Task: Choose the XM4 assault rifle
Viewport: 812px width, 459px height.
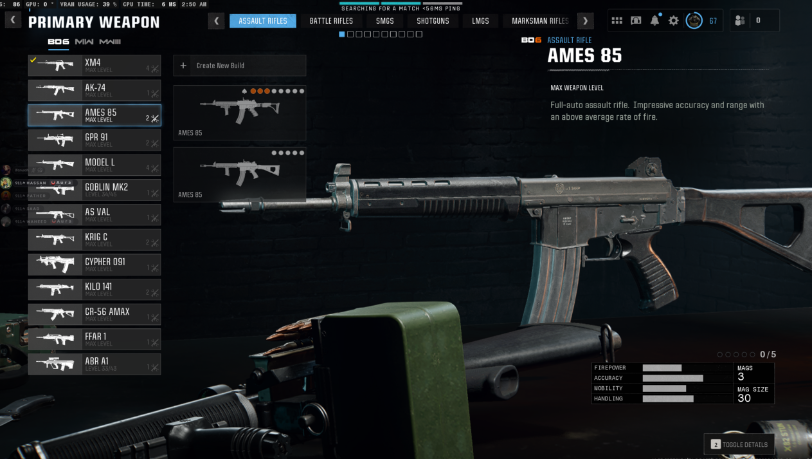Action: pyautogui.click(x=94, y=65)
